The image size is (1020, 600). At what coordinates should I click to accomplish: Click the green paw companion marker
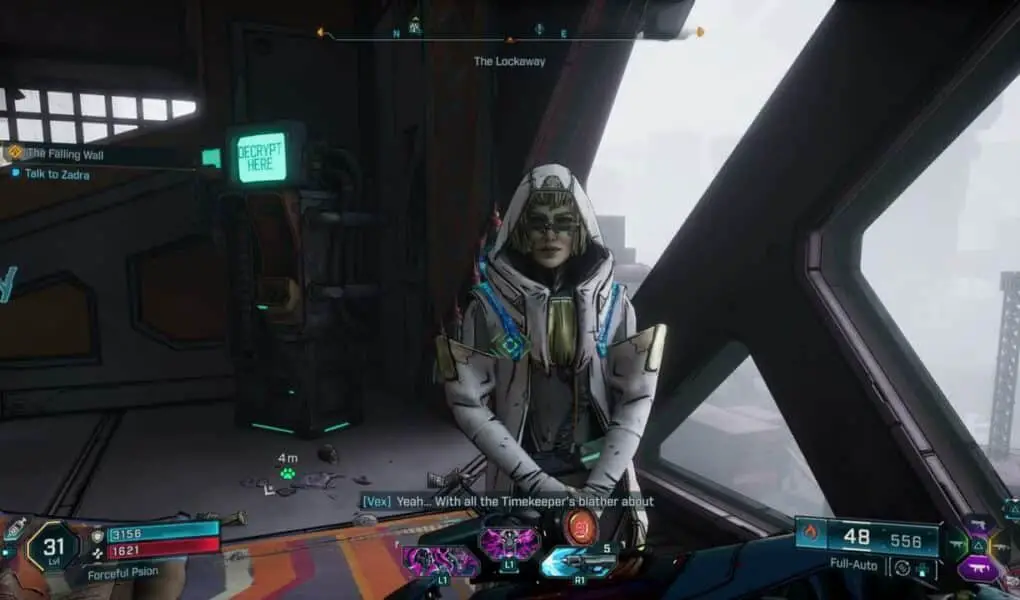pos(287,472)
